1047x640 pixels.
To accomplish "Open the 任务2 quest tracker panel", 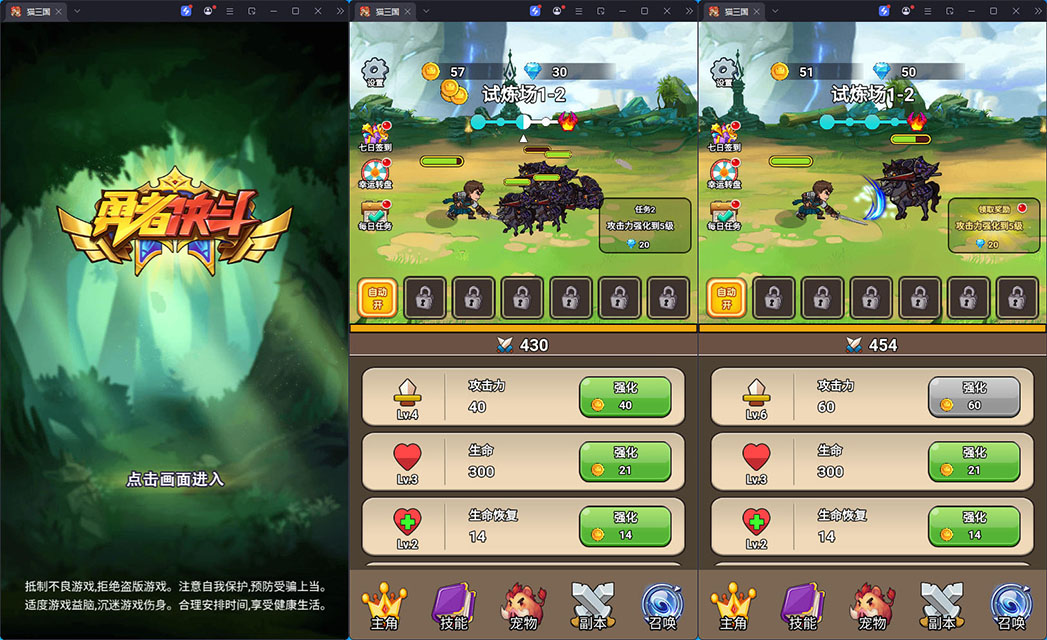I will (x=644, y=226).
